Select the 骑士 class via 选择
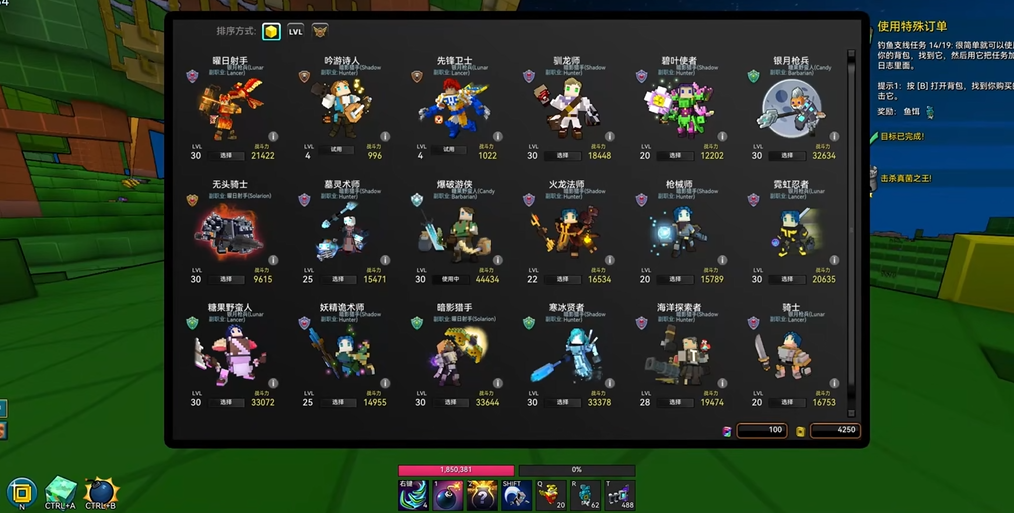This screenshot has height=513, width=1014. [x=787, y=403]
